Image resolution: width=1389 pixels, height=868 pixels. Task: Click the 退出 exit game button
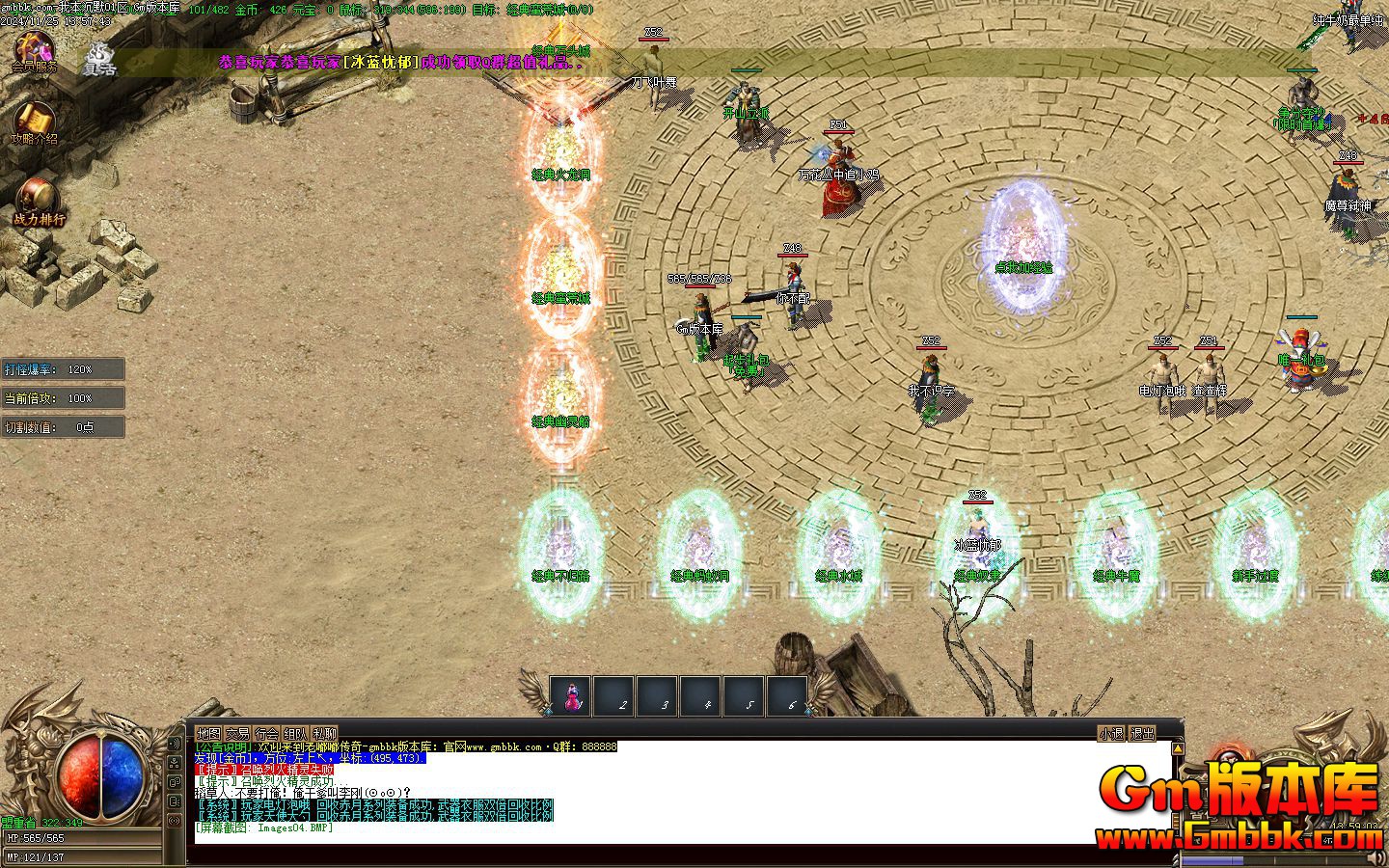(1142, 733)
